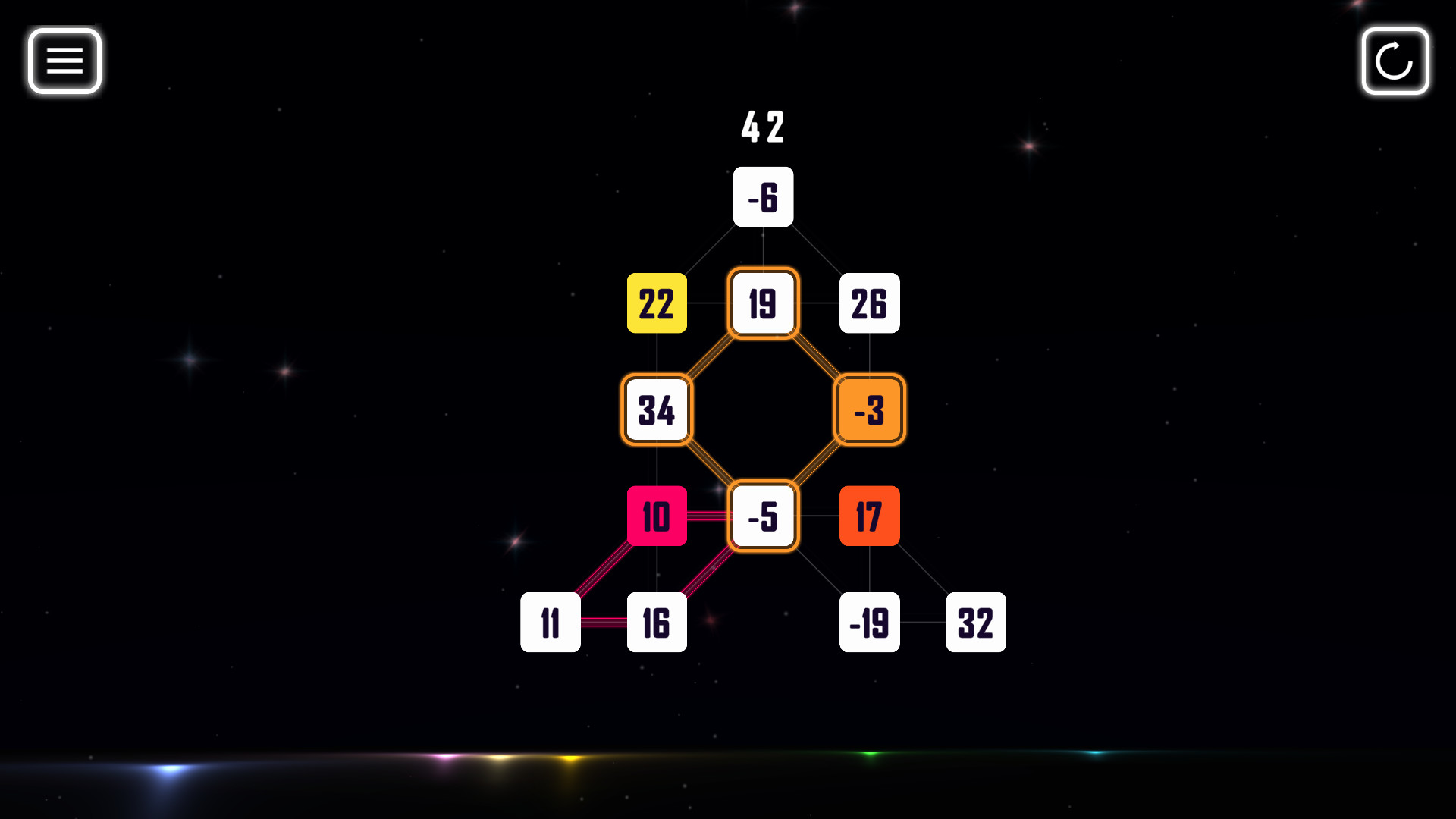
Task: Select the -19 tile
Action: pos(870,623)
